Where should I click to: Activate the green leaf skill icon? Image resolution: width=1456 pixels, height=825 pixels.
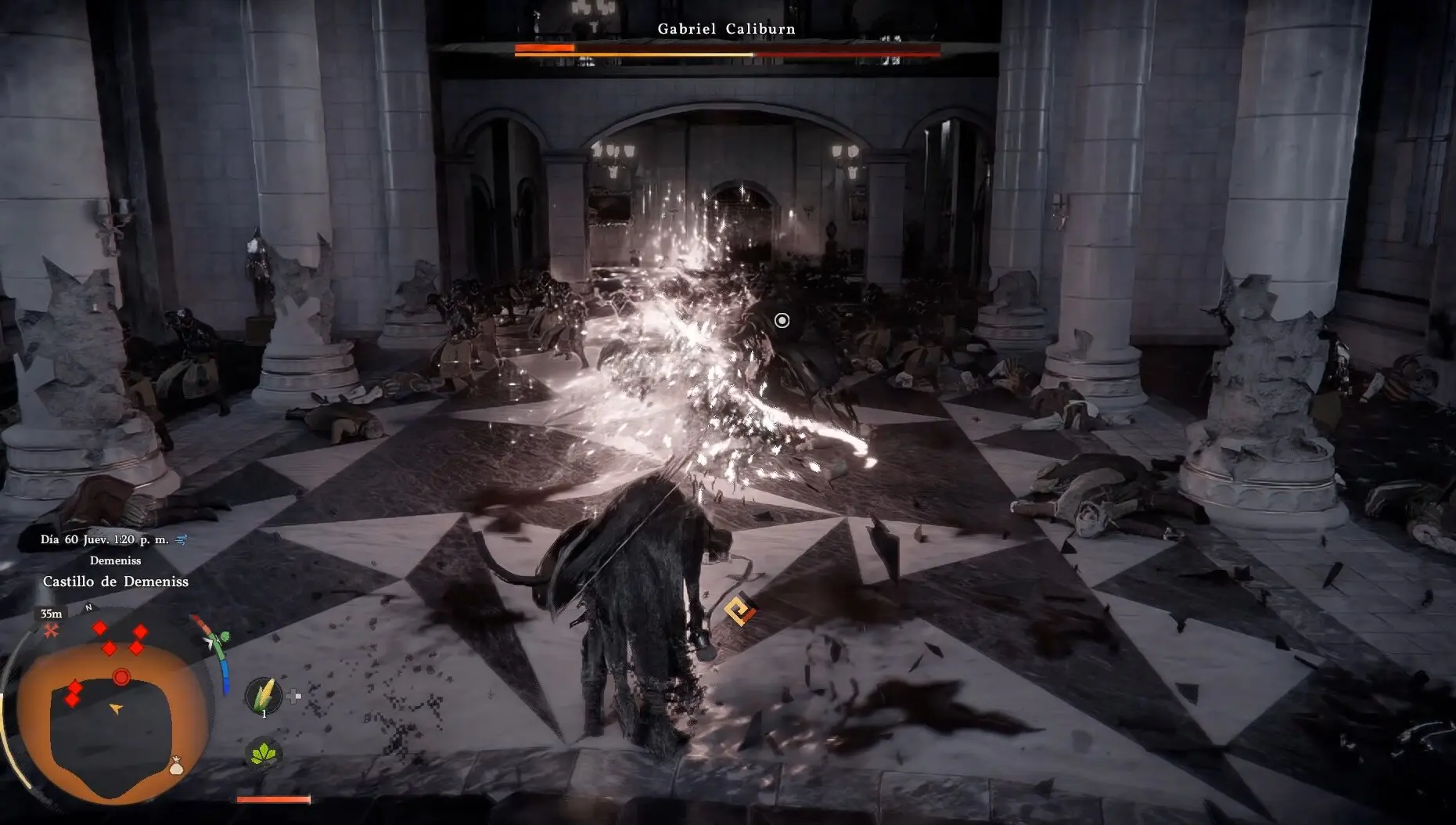264,755
